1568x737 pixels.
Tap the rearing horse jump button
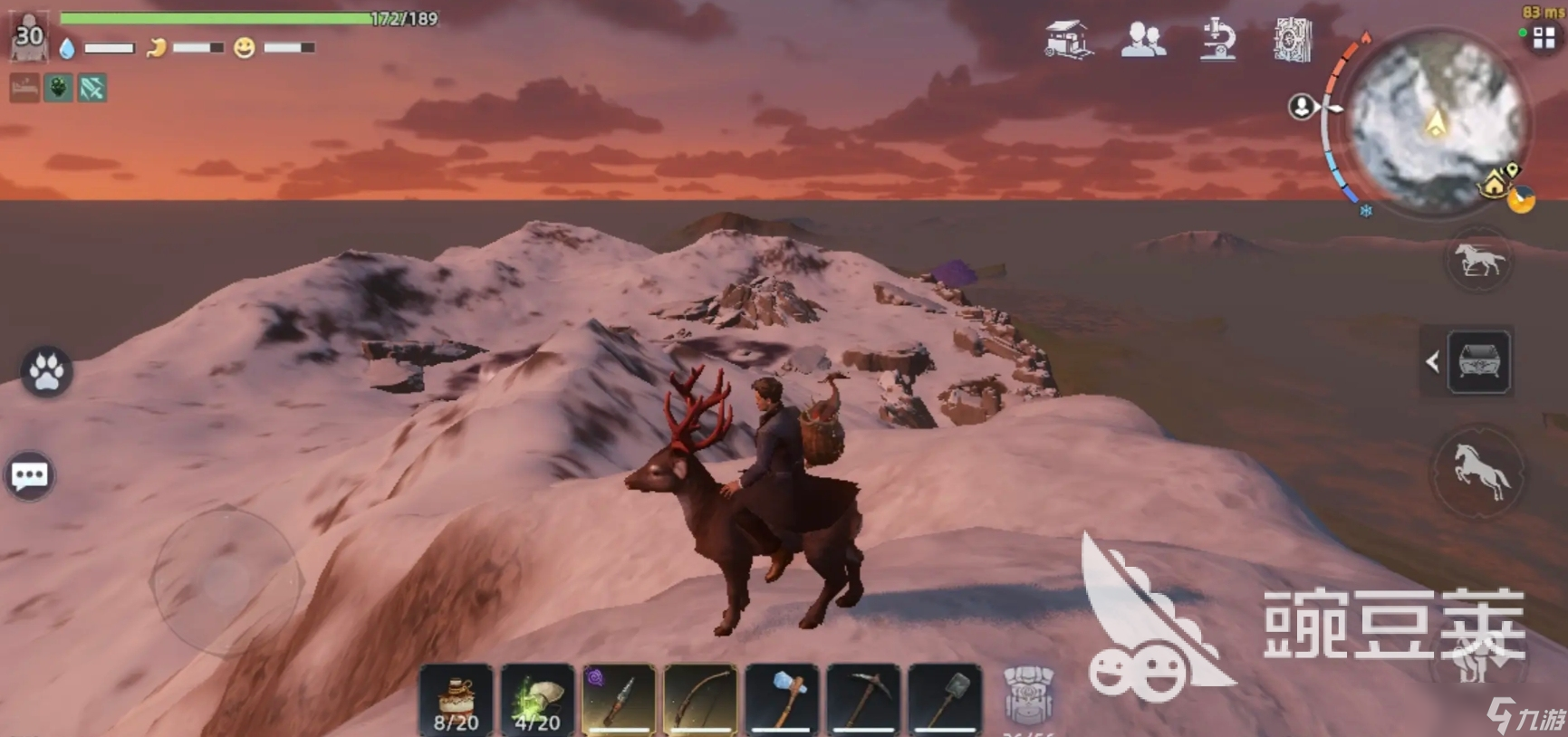(x=1477, y=472)
